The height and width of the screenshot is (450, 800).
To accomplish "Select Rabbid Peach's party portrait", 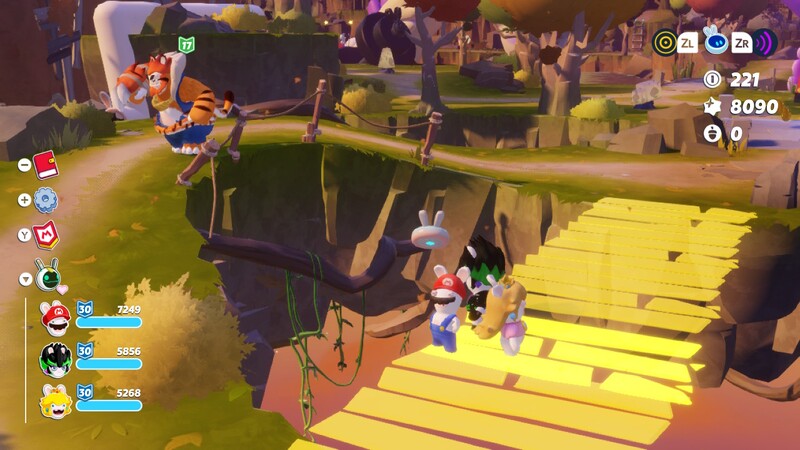I will coord(55,401).
